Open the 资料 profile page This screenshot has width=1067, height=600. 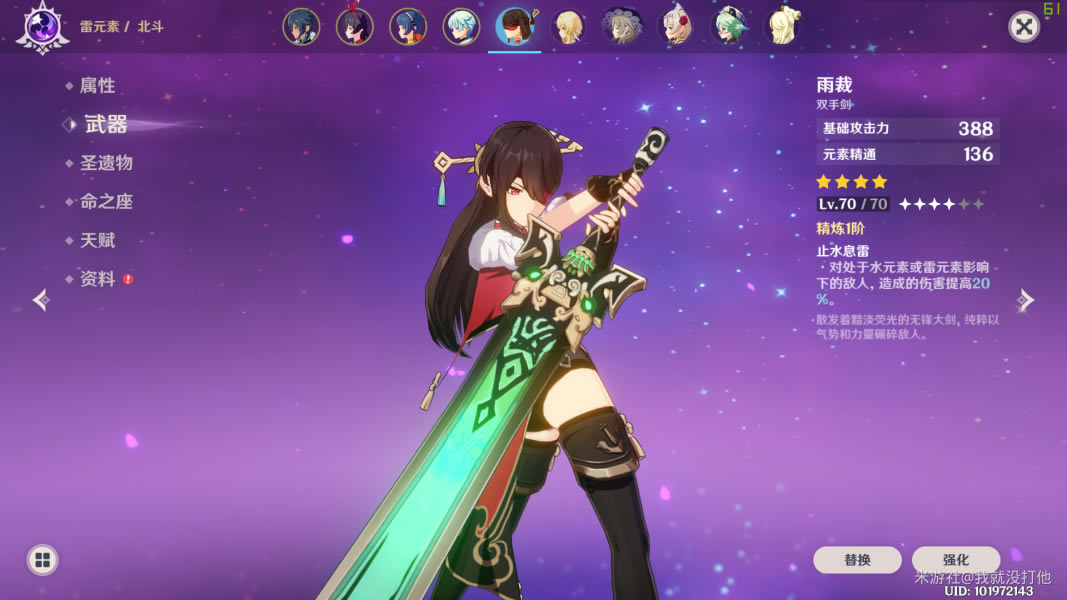97,279
